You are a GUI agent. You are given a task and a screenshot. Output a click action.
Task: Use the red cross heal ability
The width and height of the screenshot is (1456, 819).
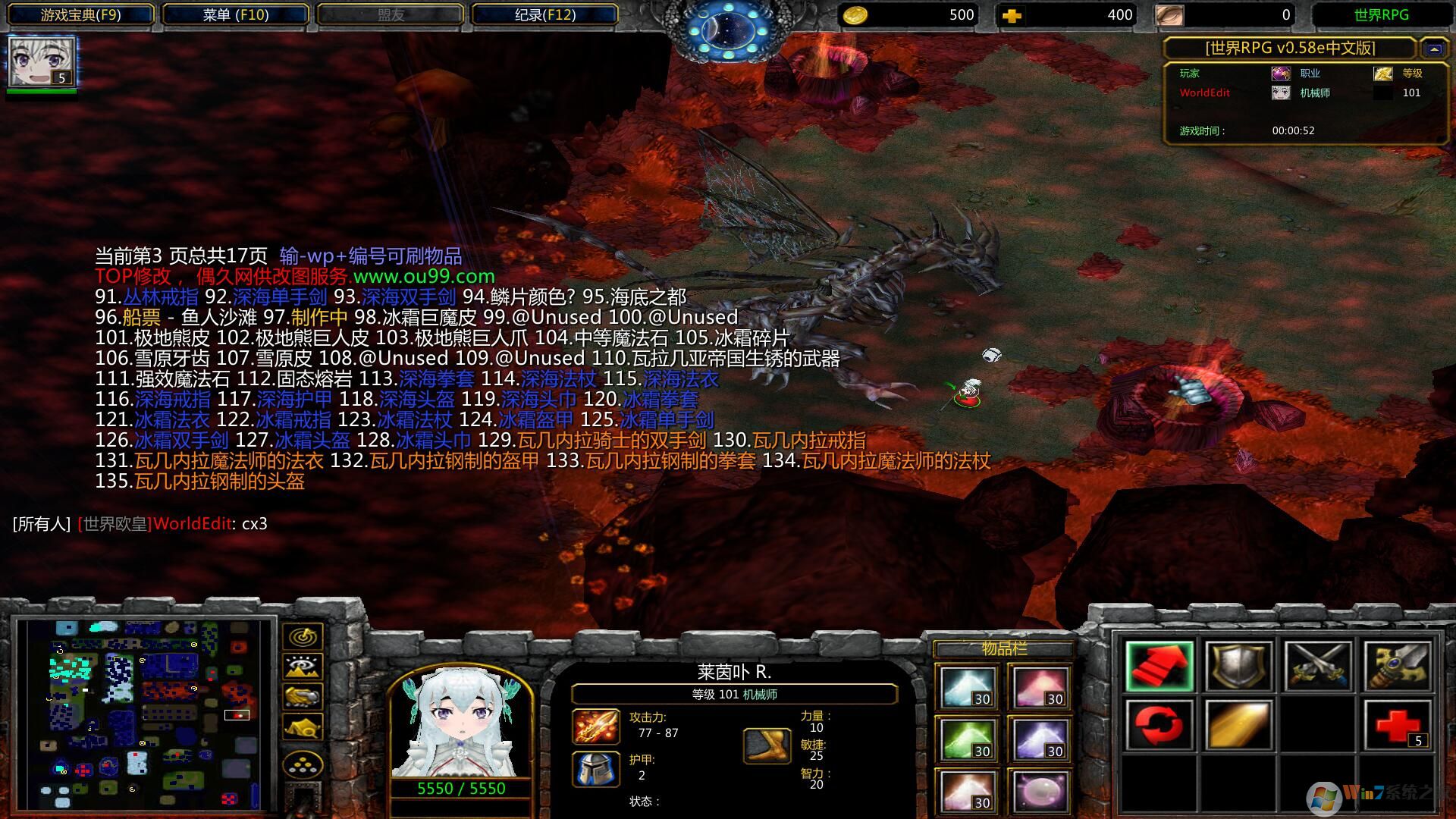1397,725
